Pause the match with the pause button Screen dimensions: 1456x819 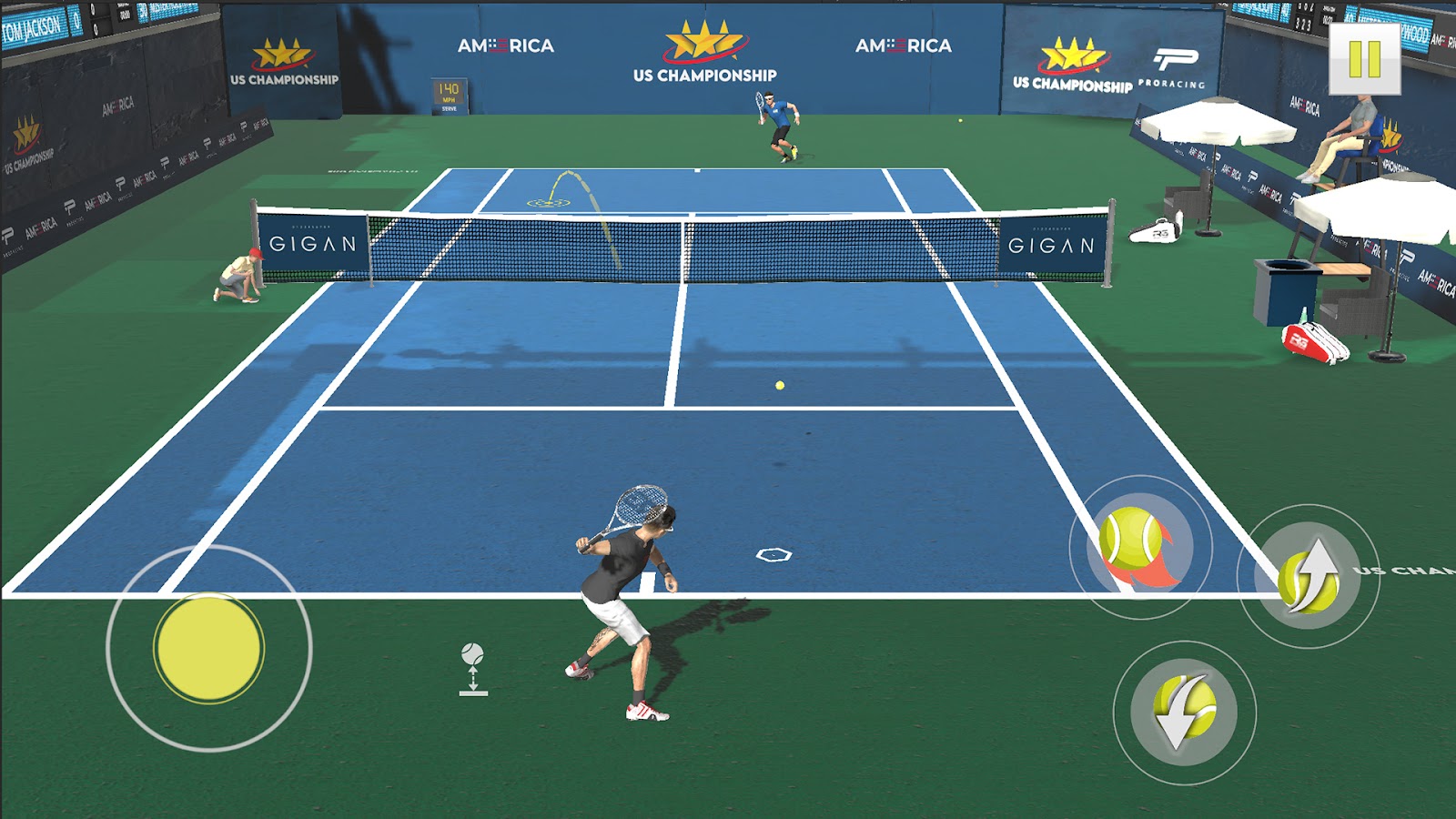pyautogui.click(x=1364, y=59)
